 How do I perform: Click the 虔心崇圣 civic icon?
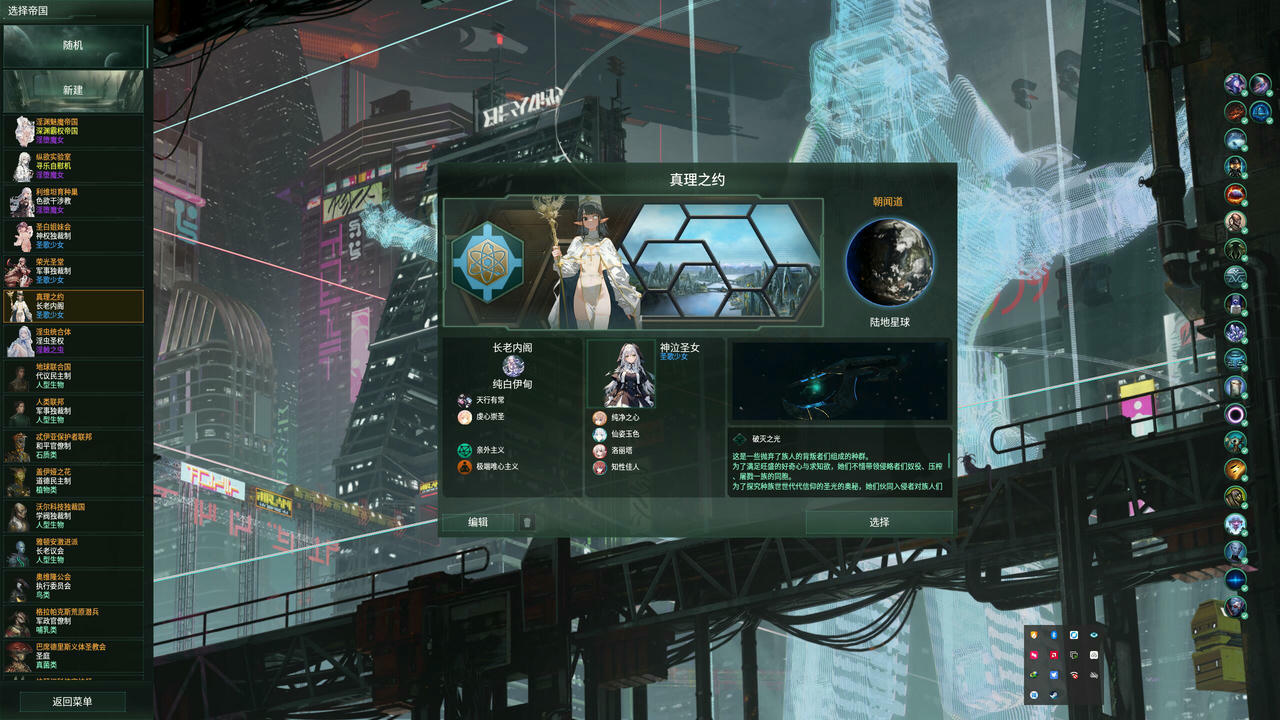click(463, 417)
